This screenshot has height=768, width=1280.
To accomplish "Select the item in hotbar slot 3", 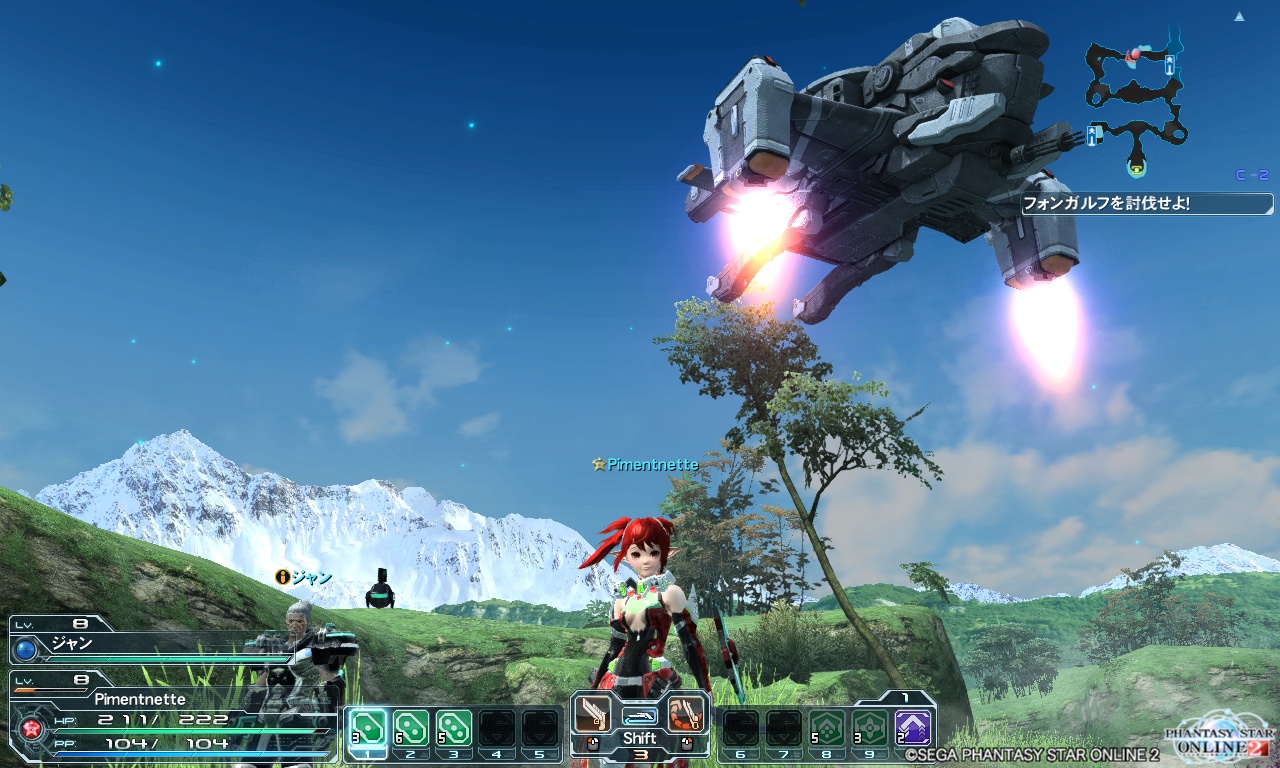I will (454, 727).
